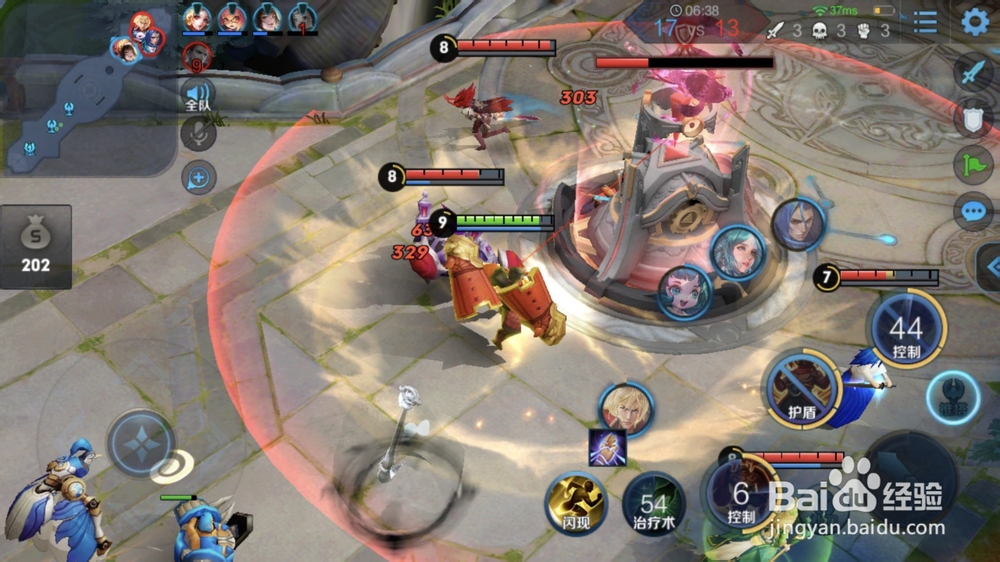The height and width of the screenshot is (562, 1000).
Task: Activate the 闪现 flash spell
Action: [576, 502]
